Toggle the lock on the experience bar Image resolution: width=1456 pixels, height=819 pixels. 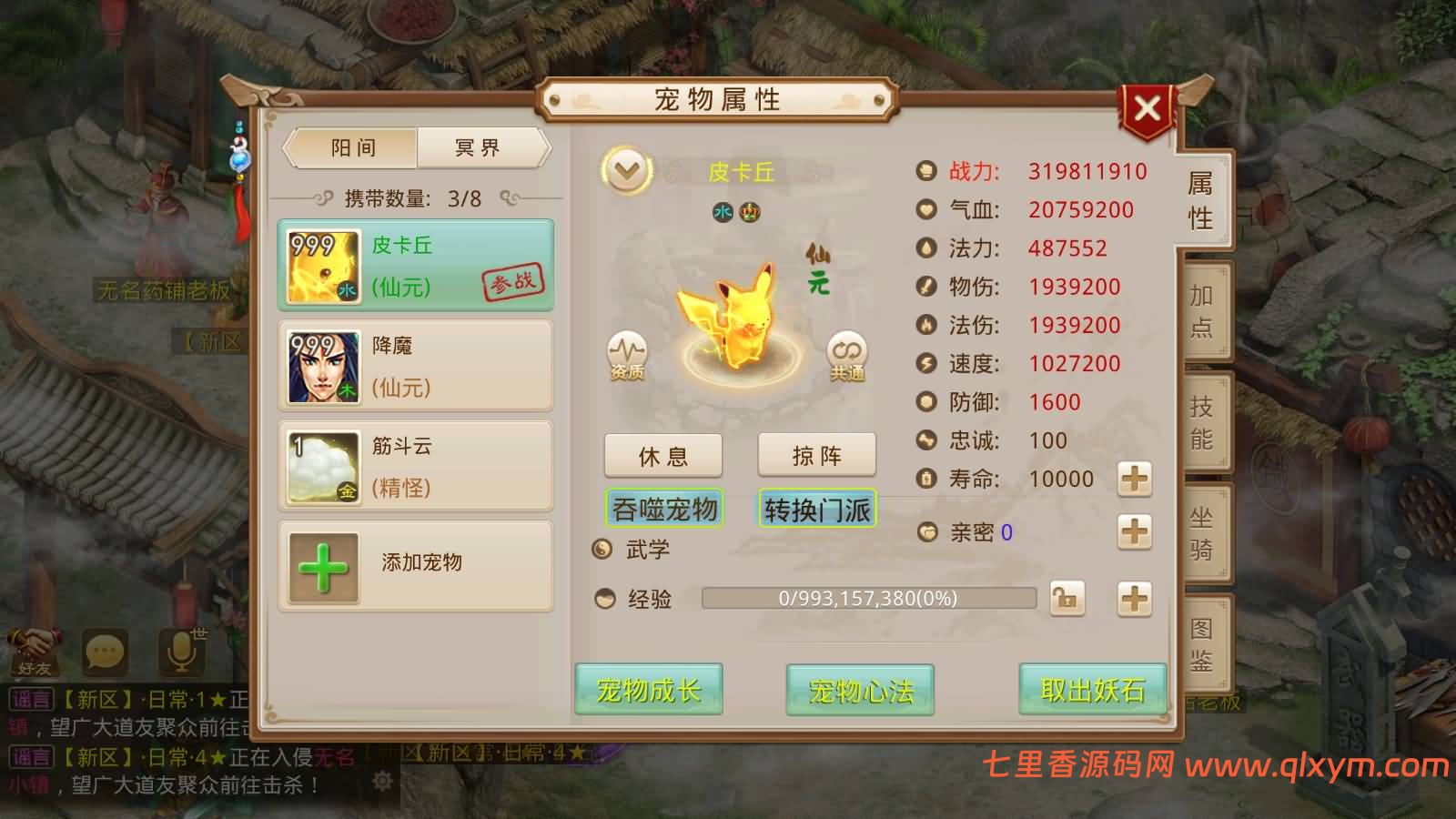[x=1067, y=599]
